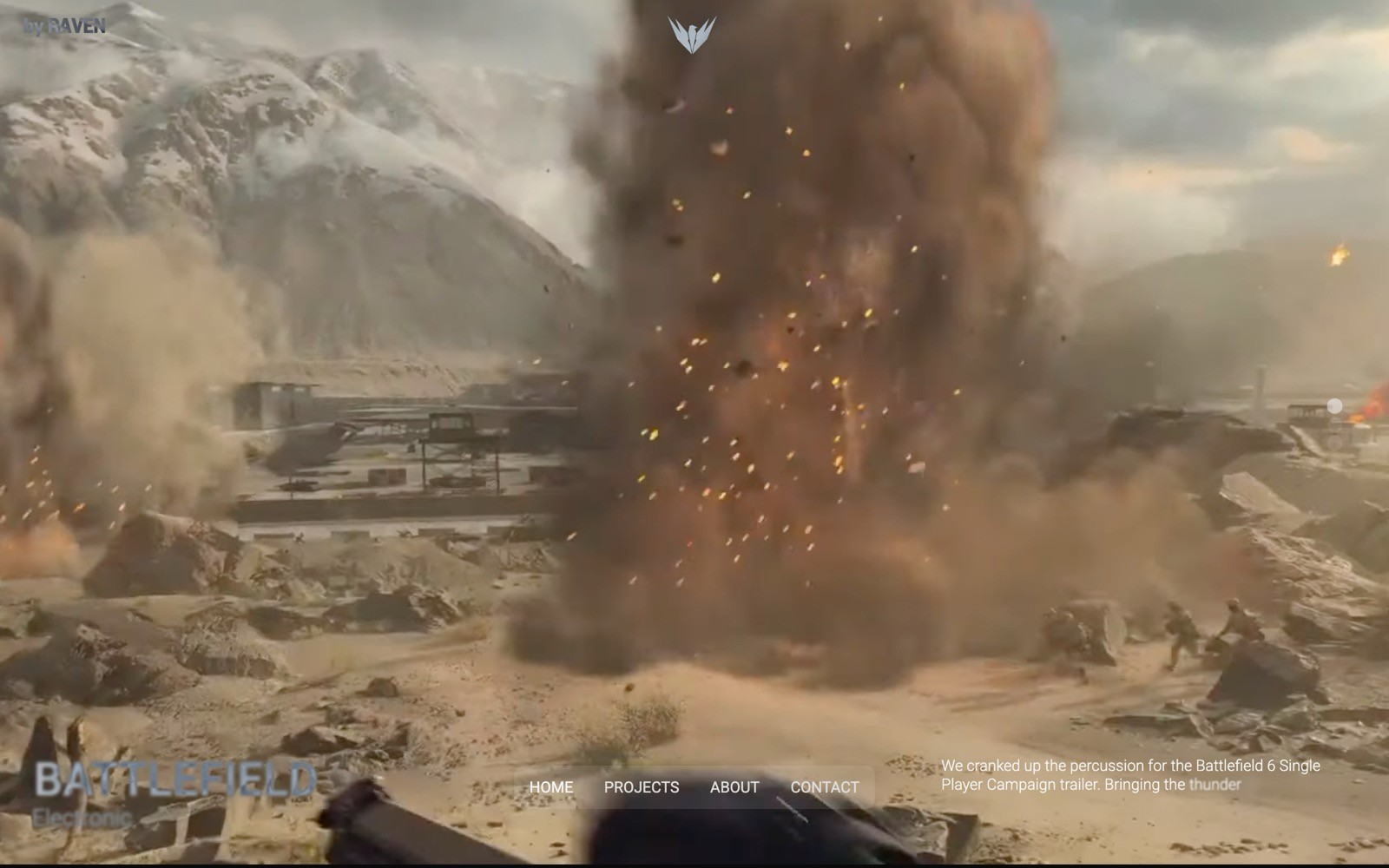Image resolution: width=1389 pixels, height=868 pixels.
Task: Open HOME in the navigation bar
Action: point(552,786)
